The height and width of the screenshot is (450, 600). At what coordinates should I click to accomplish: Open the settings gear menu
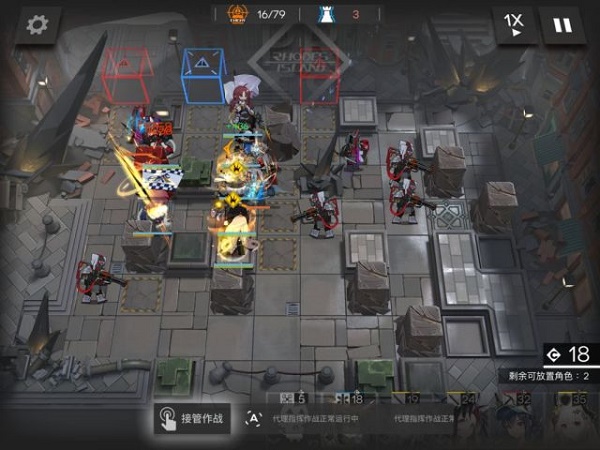[x=38, y=25]
